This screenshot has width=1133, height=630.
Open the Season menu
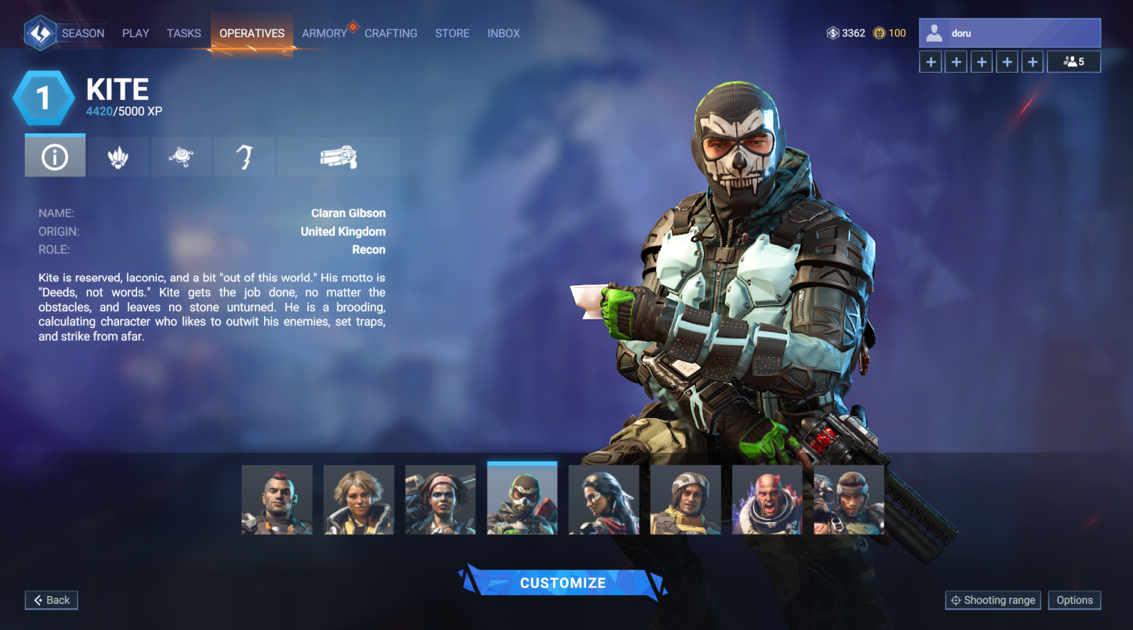[x=82, y=33]
